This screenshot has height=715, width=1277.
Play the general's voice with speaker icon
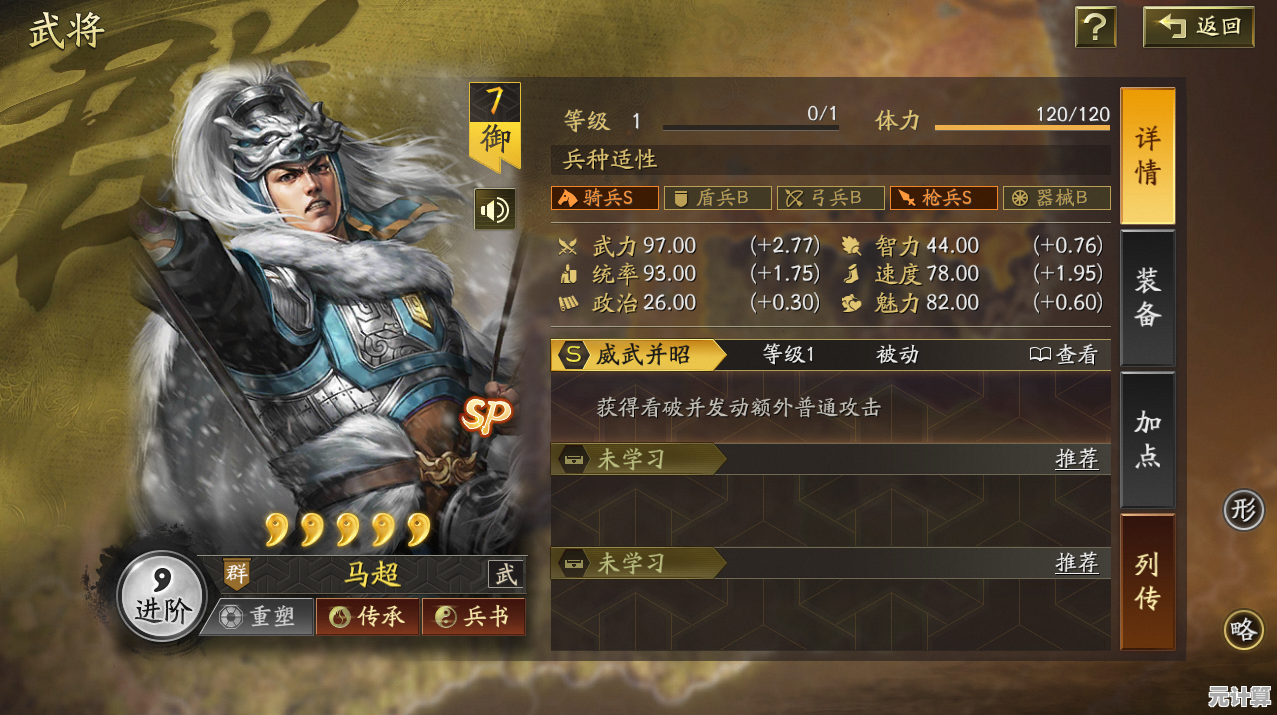tap(495, 210)
